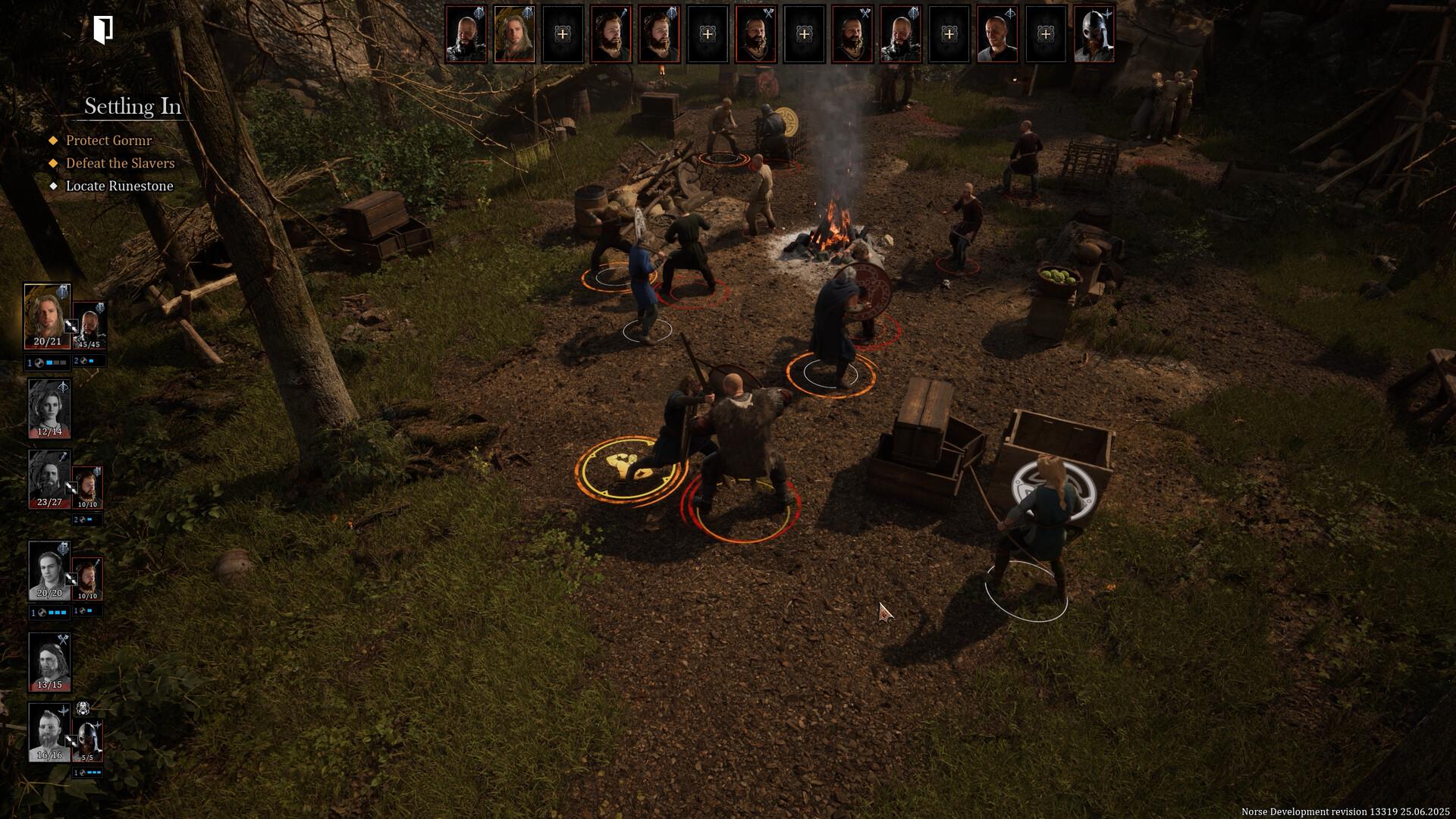Click the health bar showing 20/21
Image resolution: width=1456 pixels, height=819 pixels.
[x=48, y=342]
